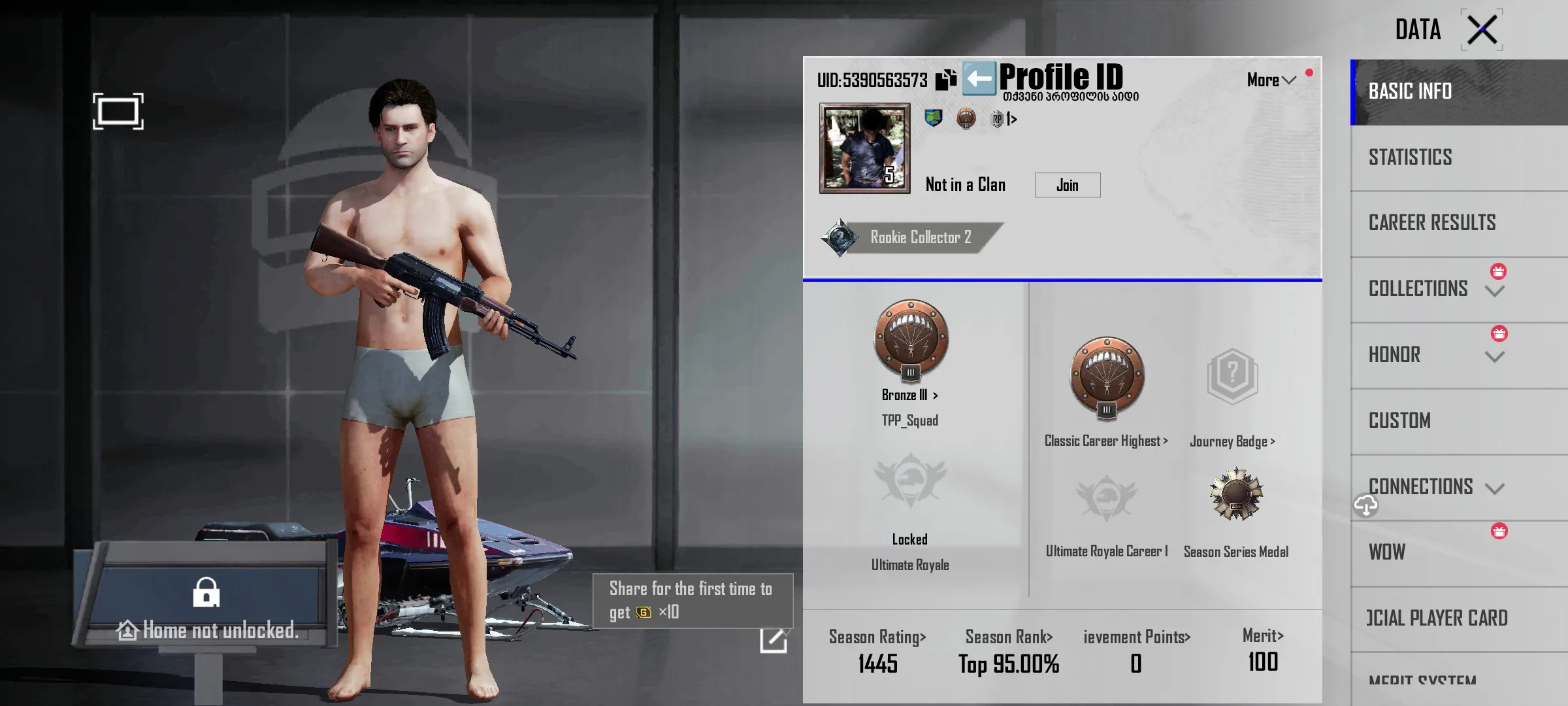Close the Data profile screen
1568x706 pixels.
[x=1482, y=29]
